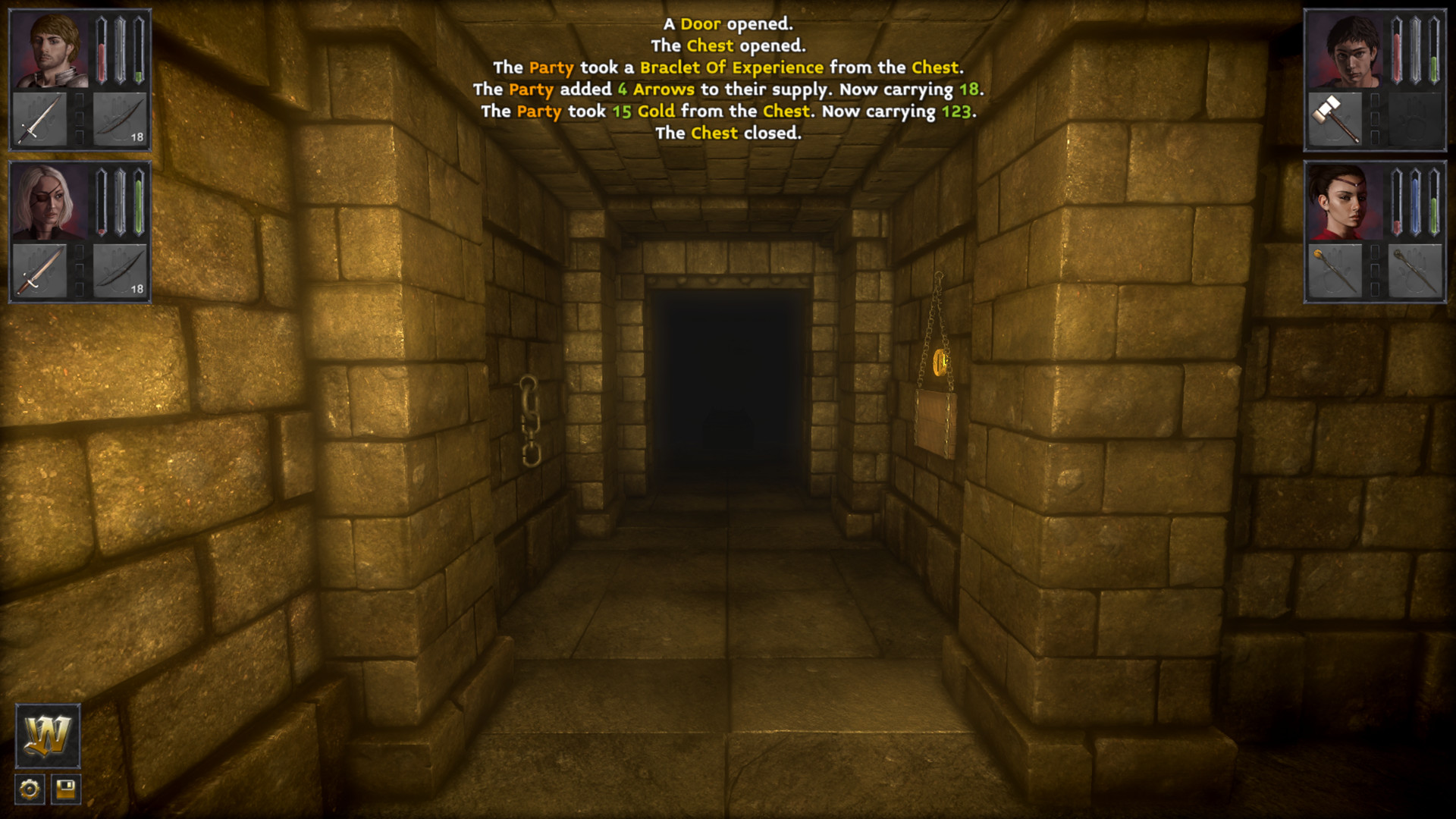Open settings via the gear icon
This screenshot has width=1456, height=819.
click(x=29, y=789)
